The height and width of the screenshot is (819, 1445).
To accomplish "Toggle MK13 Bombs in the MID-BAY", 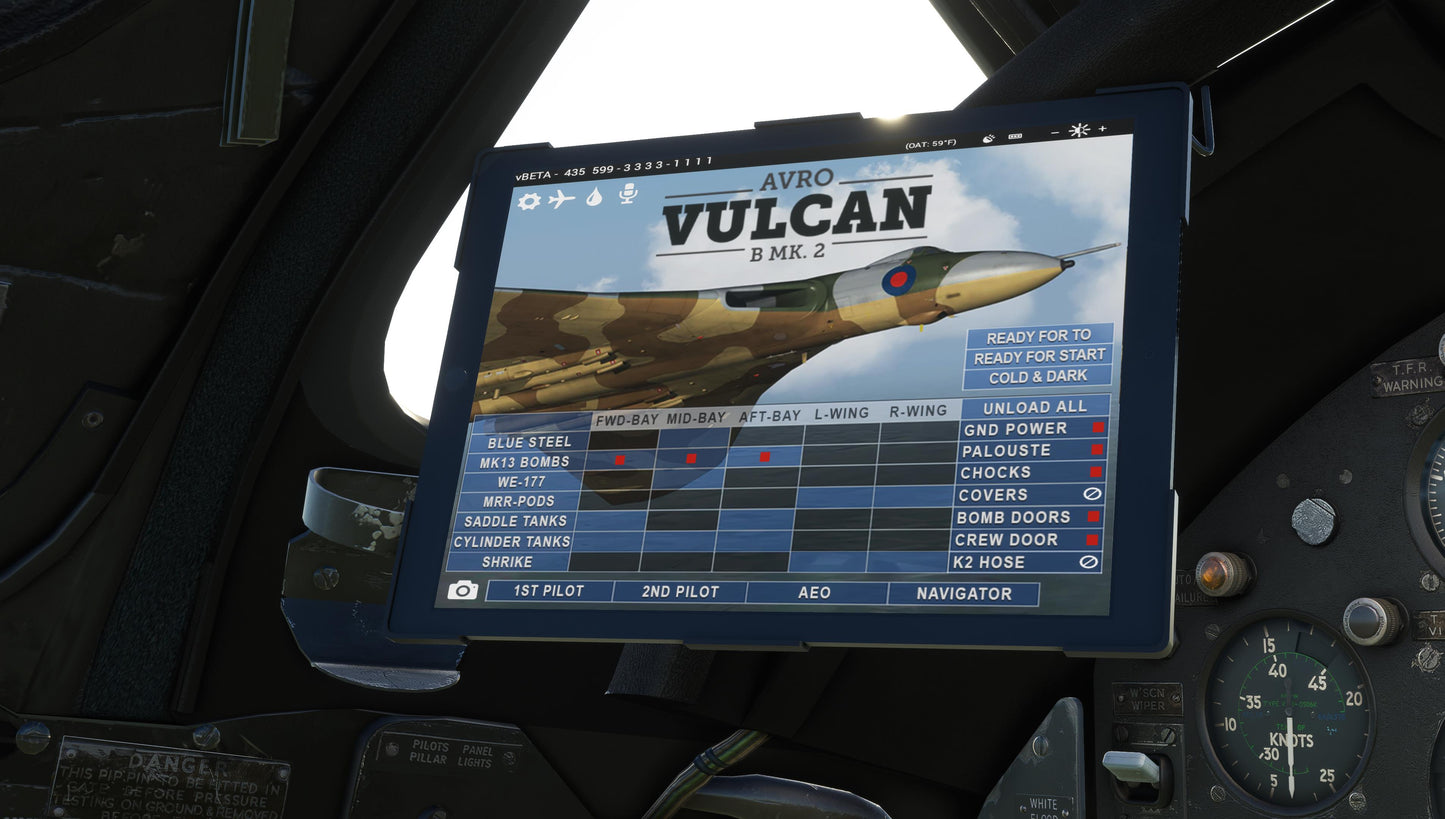I will (x=691, y=458).
